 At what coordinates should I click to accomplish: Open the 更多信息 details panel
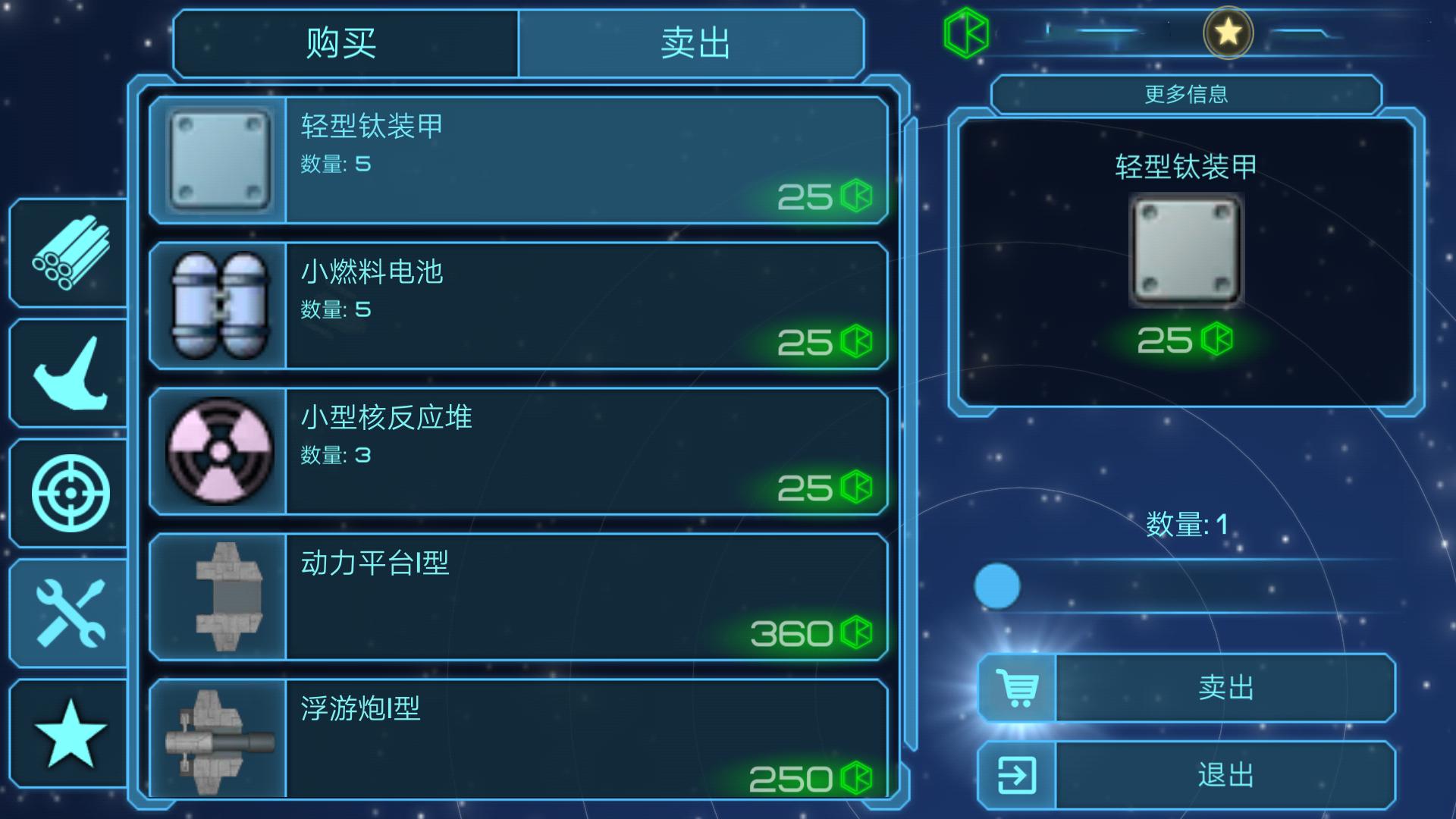click(x=1185, y=95)
